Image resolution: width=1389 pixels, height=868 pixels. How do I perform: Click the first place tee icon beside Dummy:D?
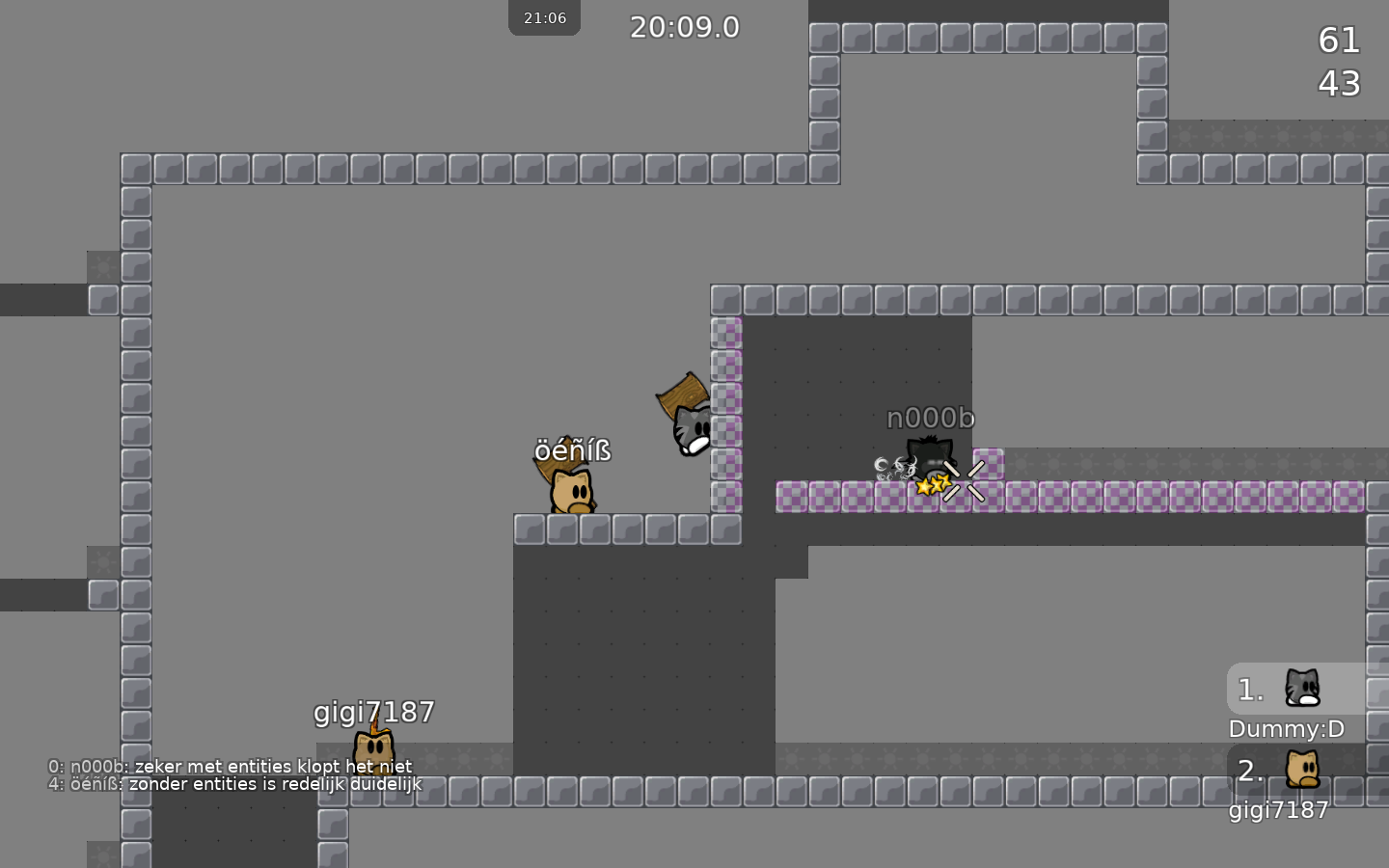tap(1301, 689)
